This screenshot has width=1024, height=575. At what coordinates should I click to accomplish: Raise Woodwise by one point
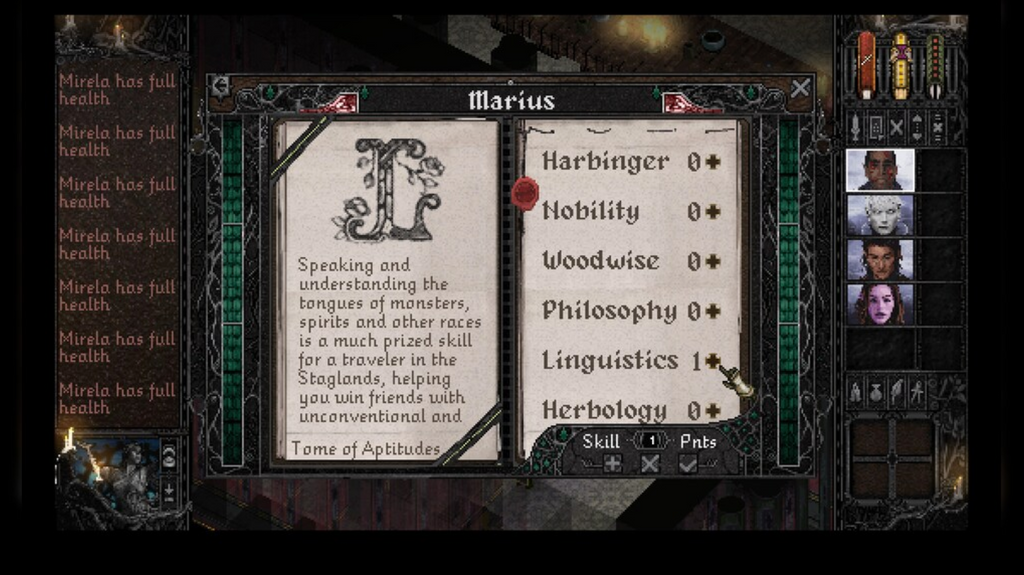click(x=713, y=262)
